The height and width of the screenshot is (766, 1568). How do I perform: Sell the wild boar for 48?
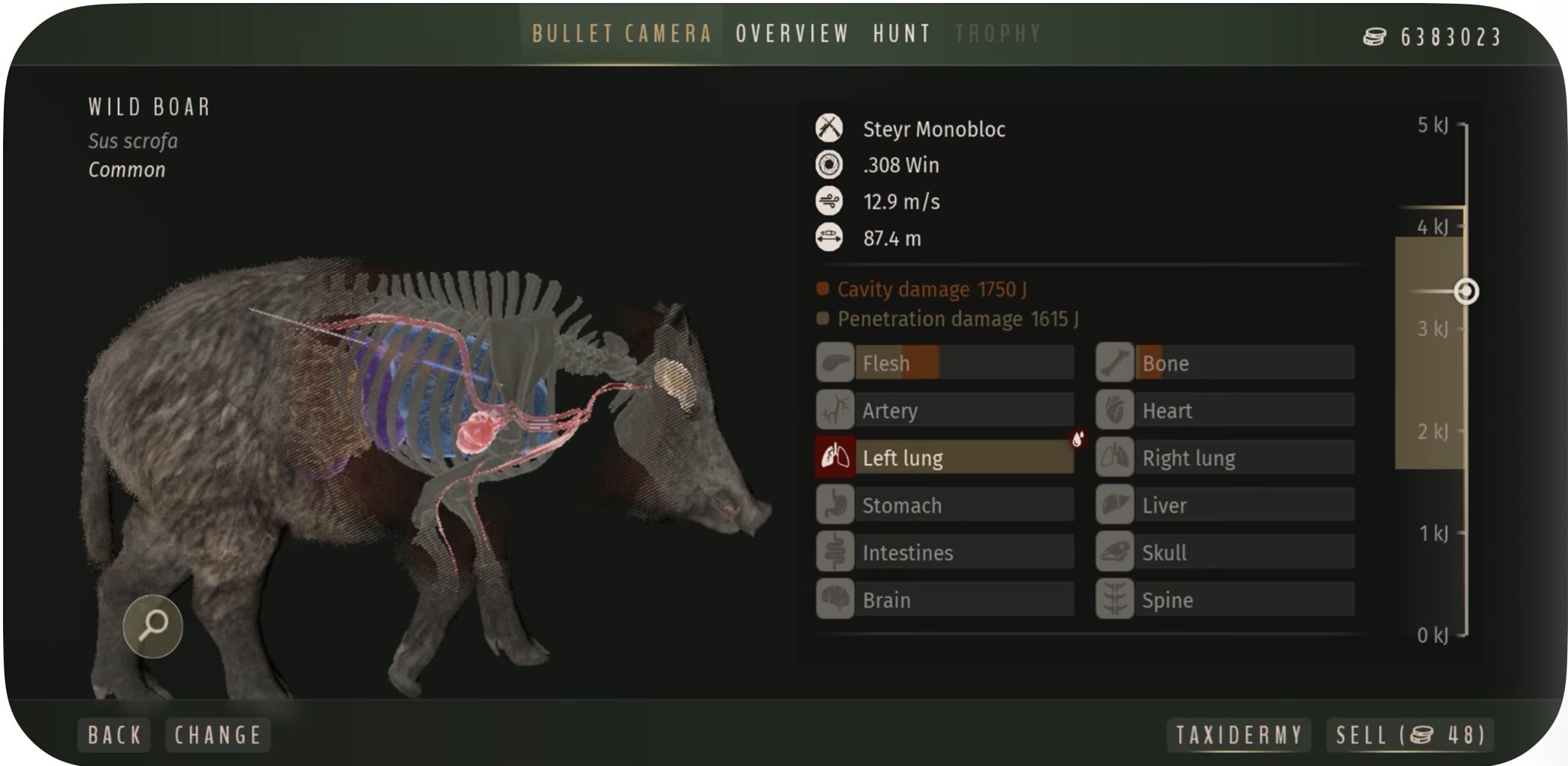(1410, 735)
